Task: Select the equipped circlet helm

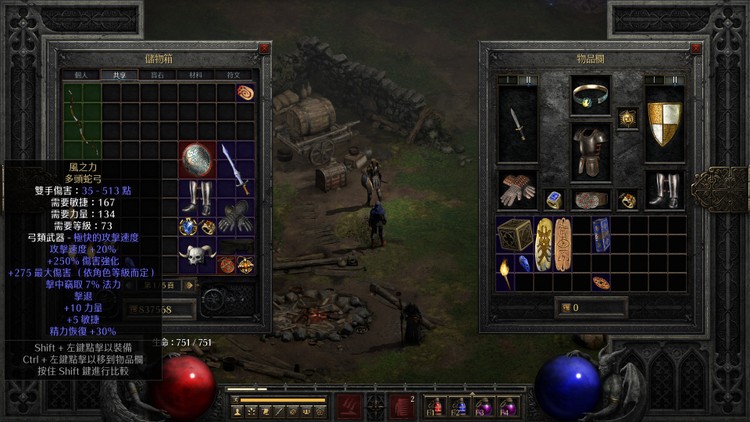Action: pos(590,96)
